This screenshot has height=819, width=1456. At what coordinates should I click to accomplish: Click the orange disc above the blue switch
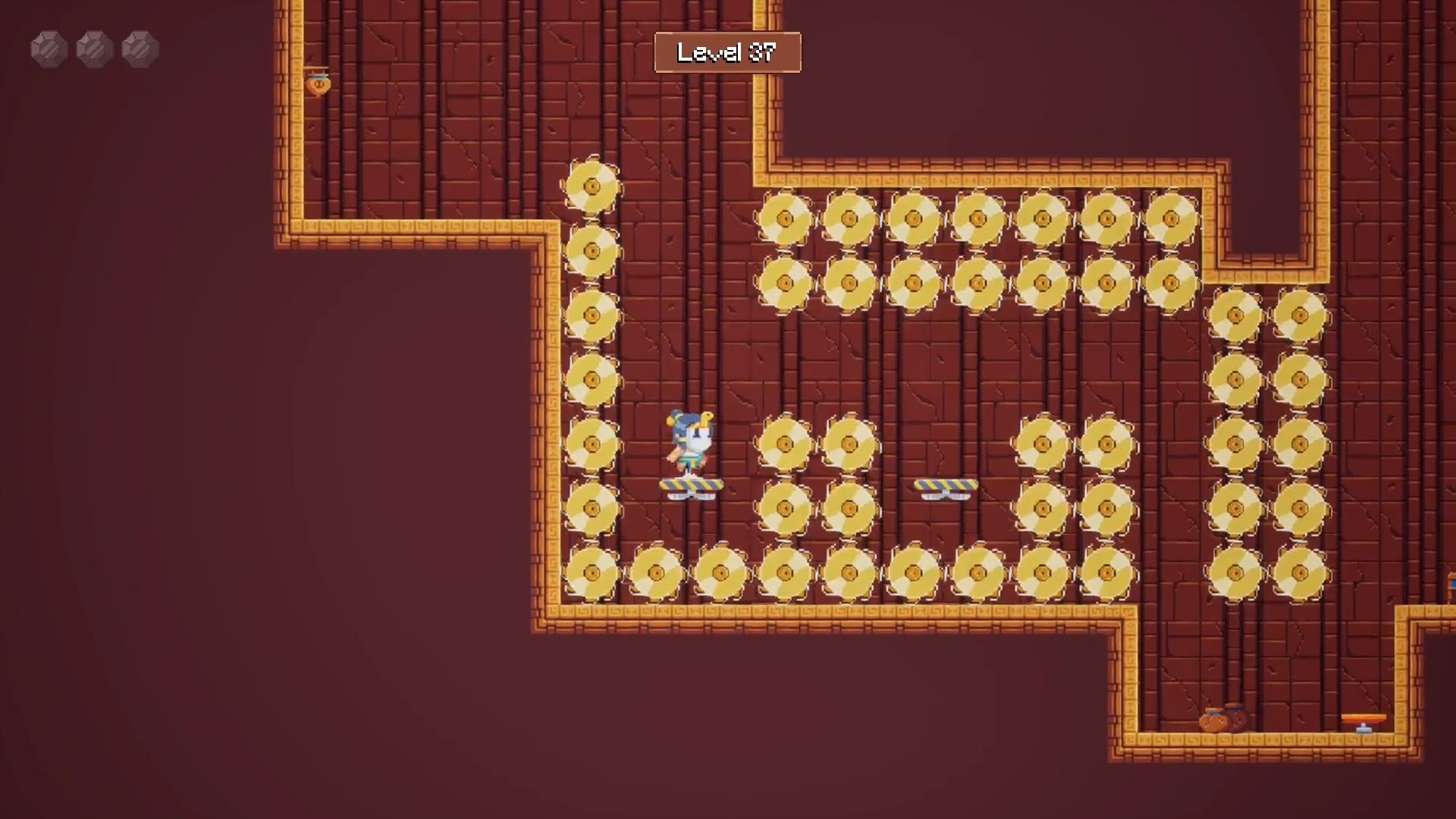point(1363,717)
